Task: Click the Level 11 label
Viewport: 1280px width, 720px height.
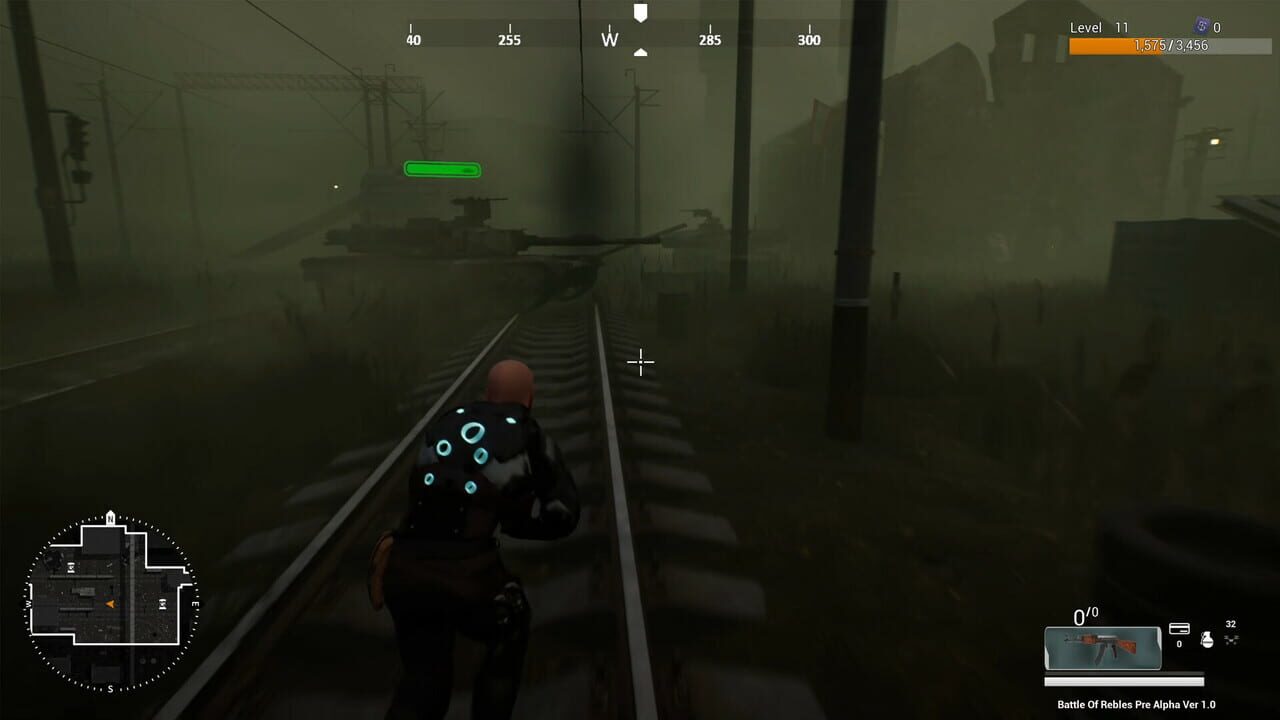Action: (x=1099, y=27)
